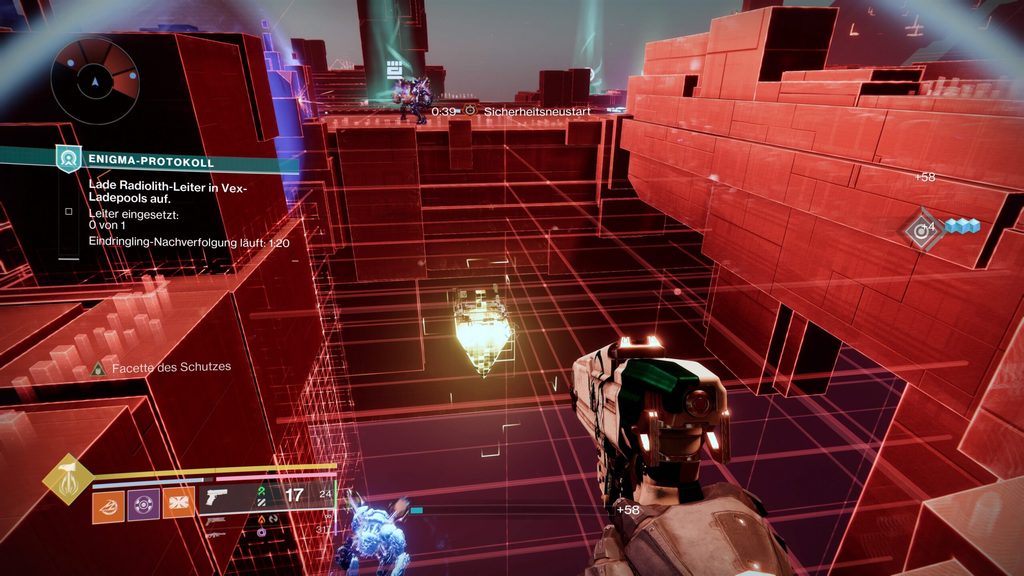Click the diamond target icon with plus four

tap(921, 229)
